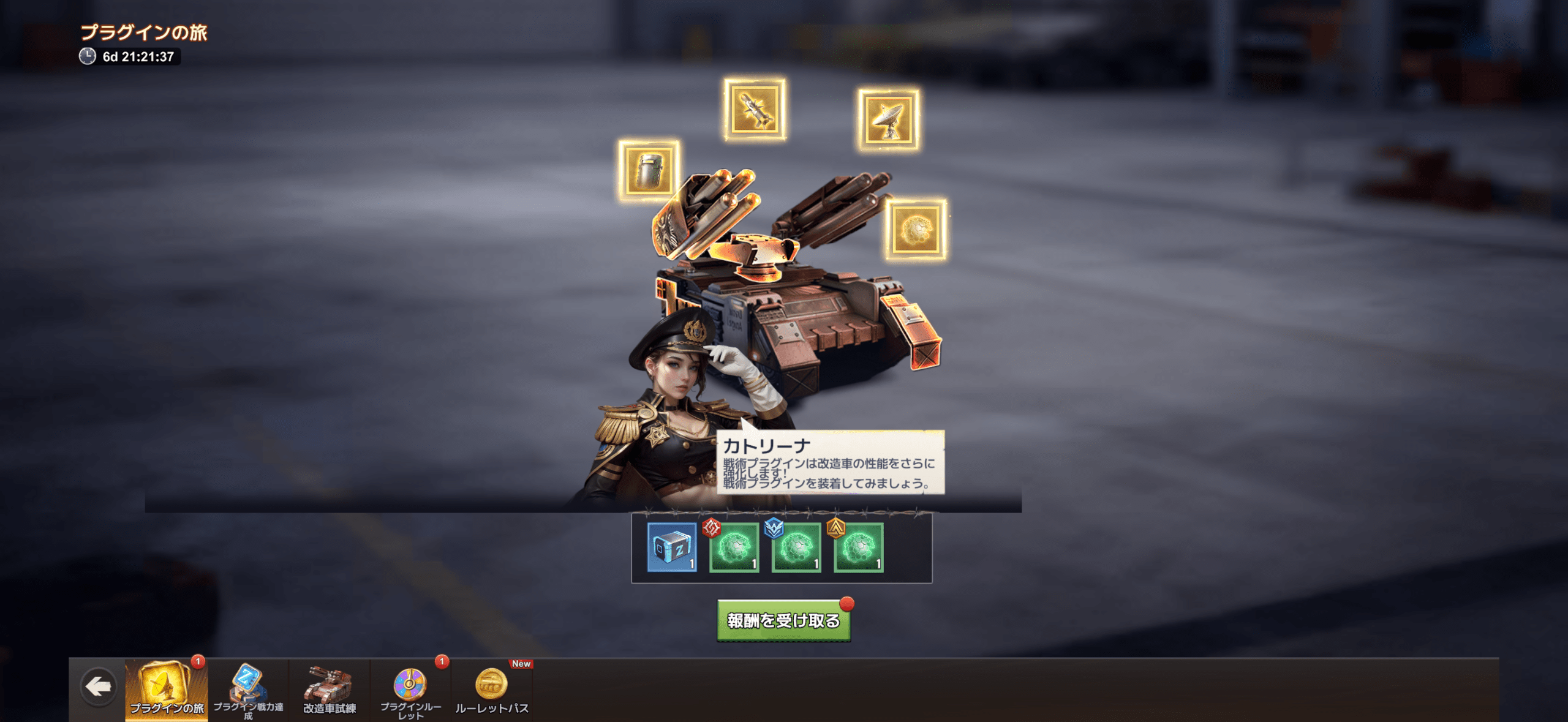
Task: Tap the red notification badge on プラグインルーレット
Action: click(443, 663)
